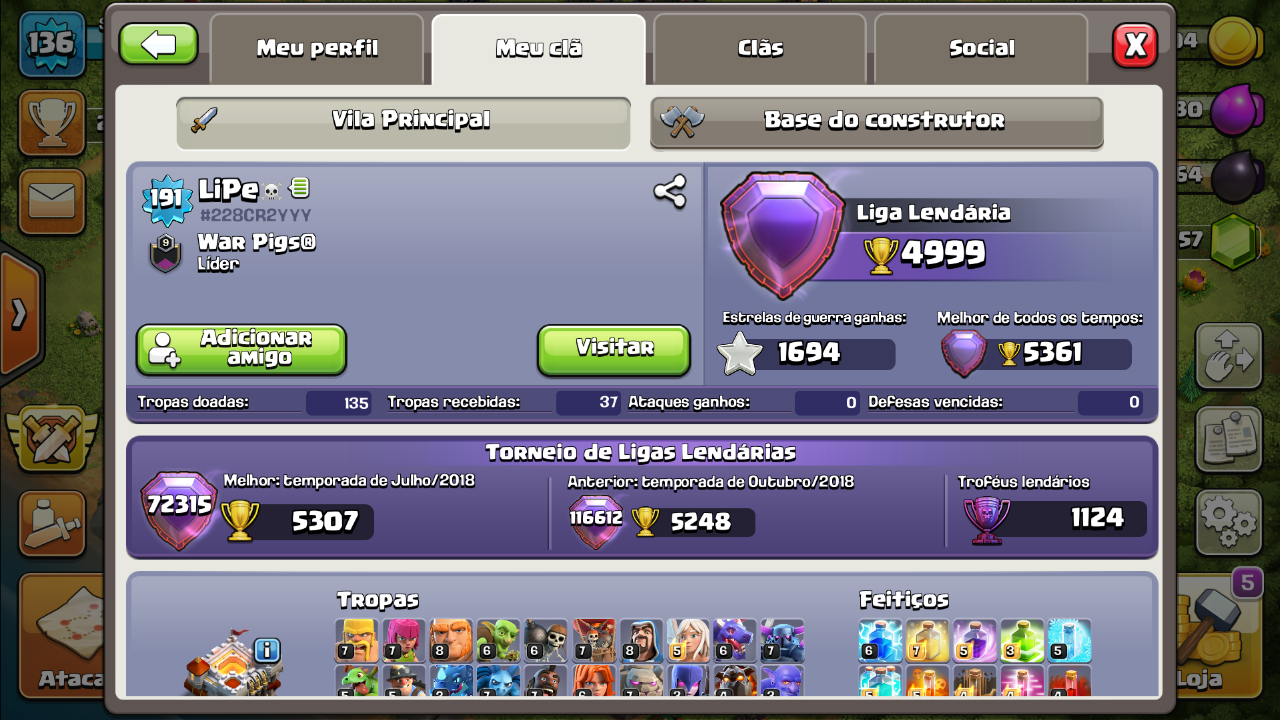Open the Loja shop button
This screenshot has width=1280, height=720.
coord(1215,640)
